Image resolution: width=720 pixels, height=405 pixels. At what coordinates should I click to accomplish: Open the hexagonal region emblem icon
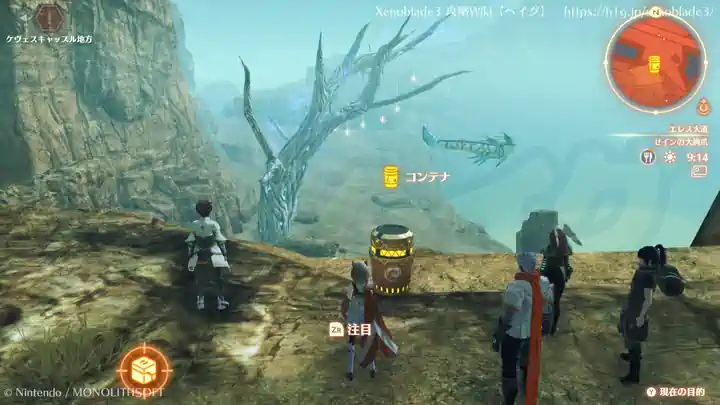[x=50, y=16]
